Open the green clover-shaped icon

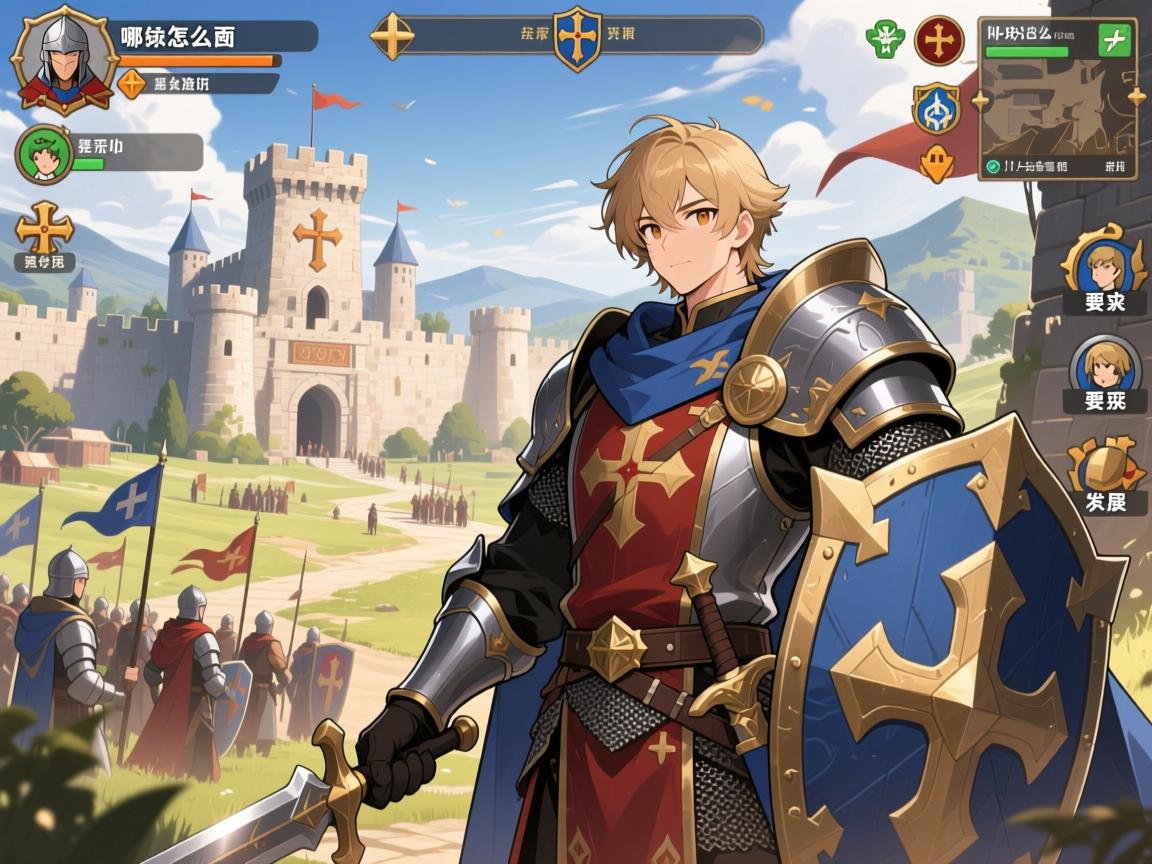[885, 39]
